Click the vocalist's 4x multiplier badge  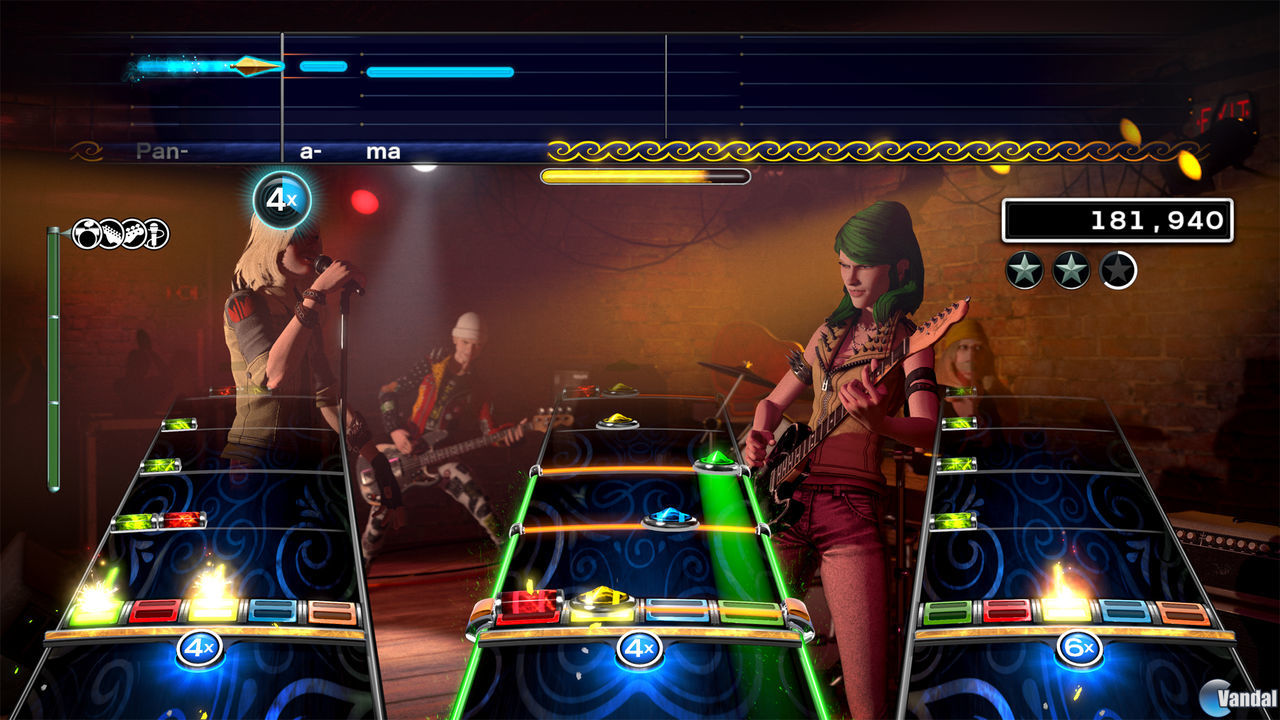point(282,196)
